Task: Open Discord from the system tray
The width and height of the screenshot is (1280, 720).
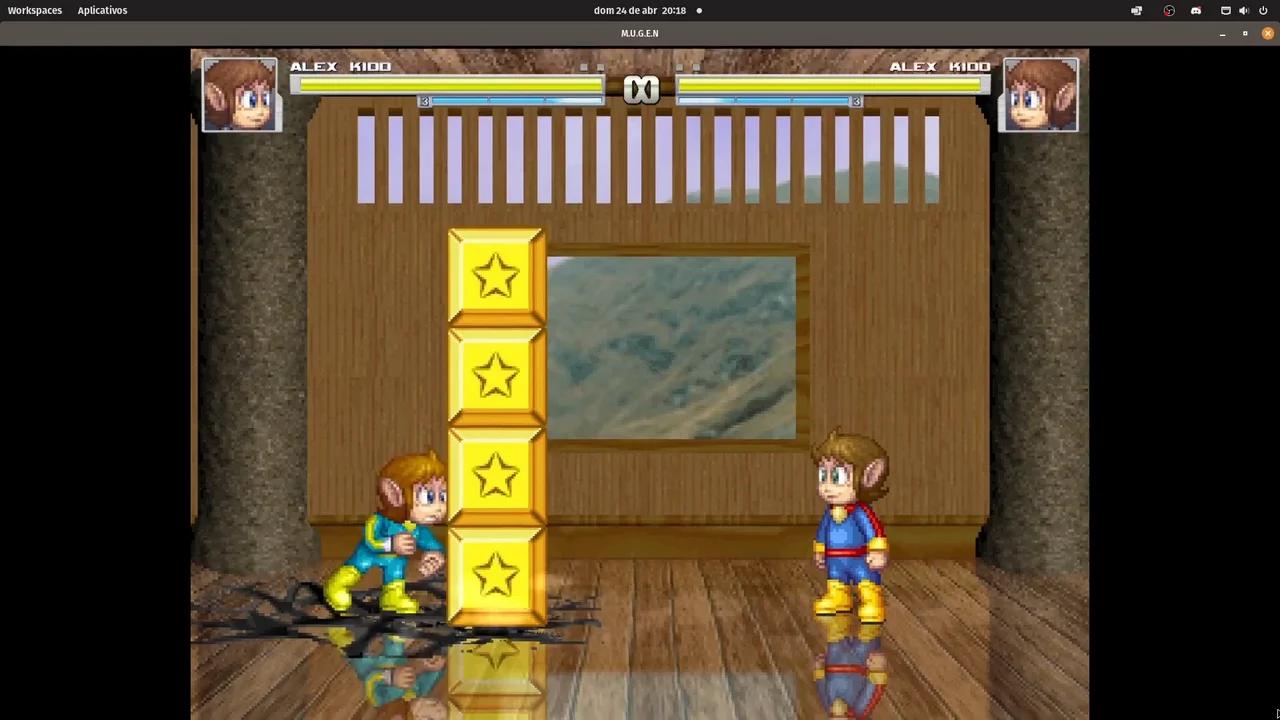Action: 1196,10
